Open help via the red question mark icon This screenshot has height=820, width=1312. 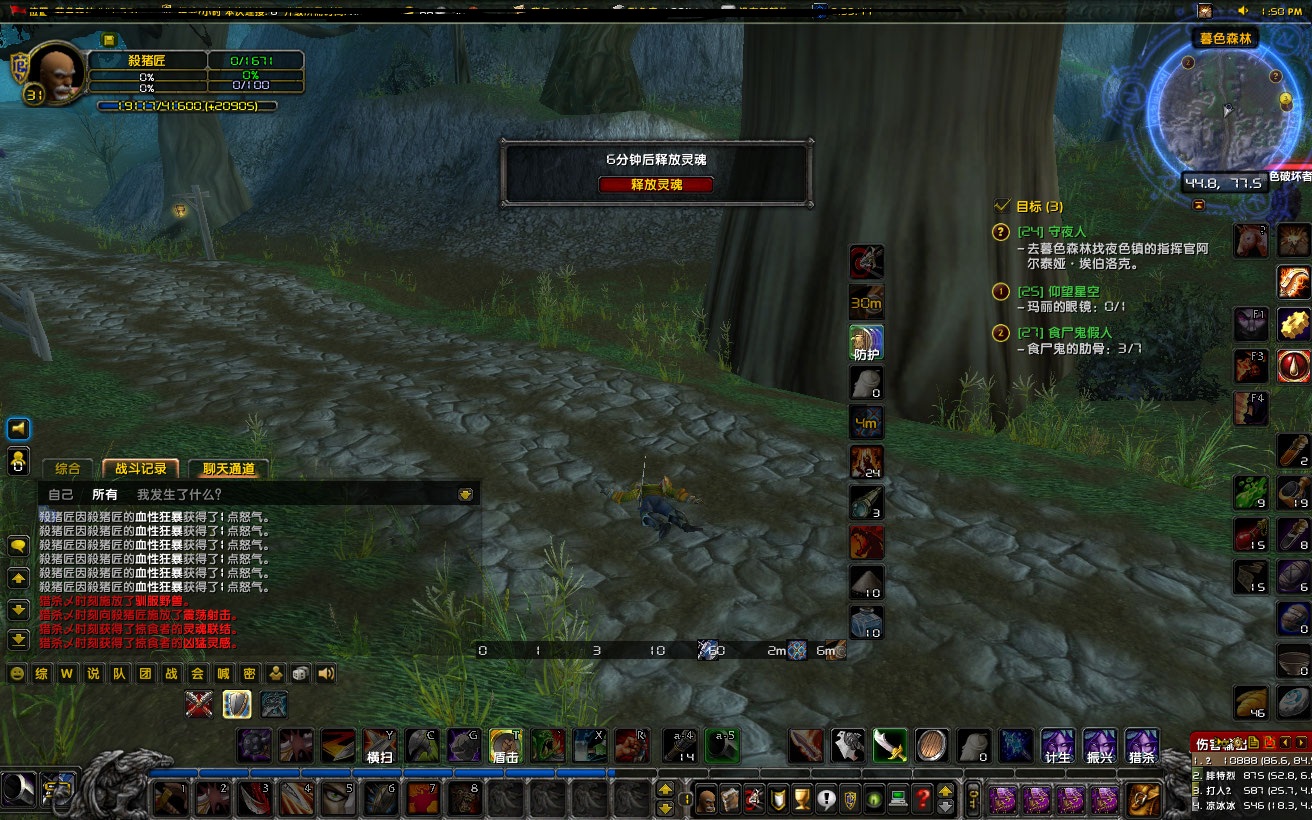click(921, 800)
